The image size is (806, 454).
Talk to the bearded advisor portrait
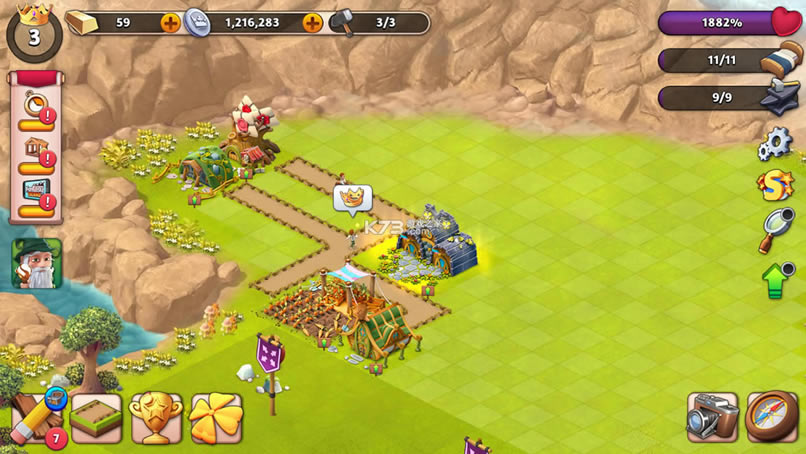click(37, 264)
